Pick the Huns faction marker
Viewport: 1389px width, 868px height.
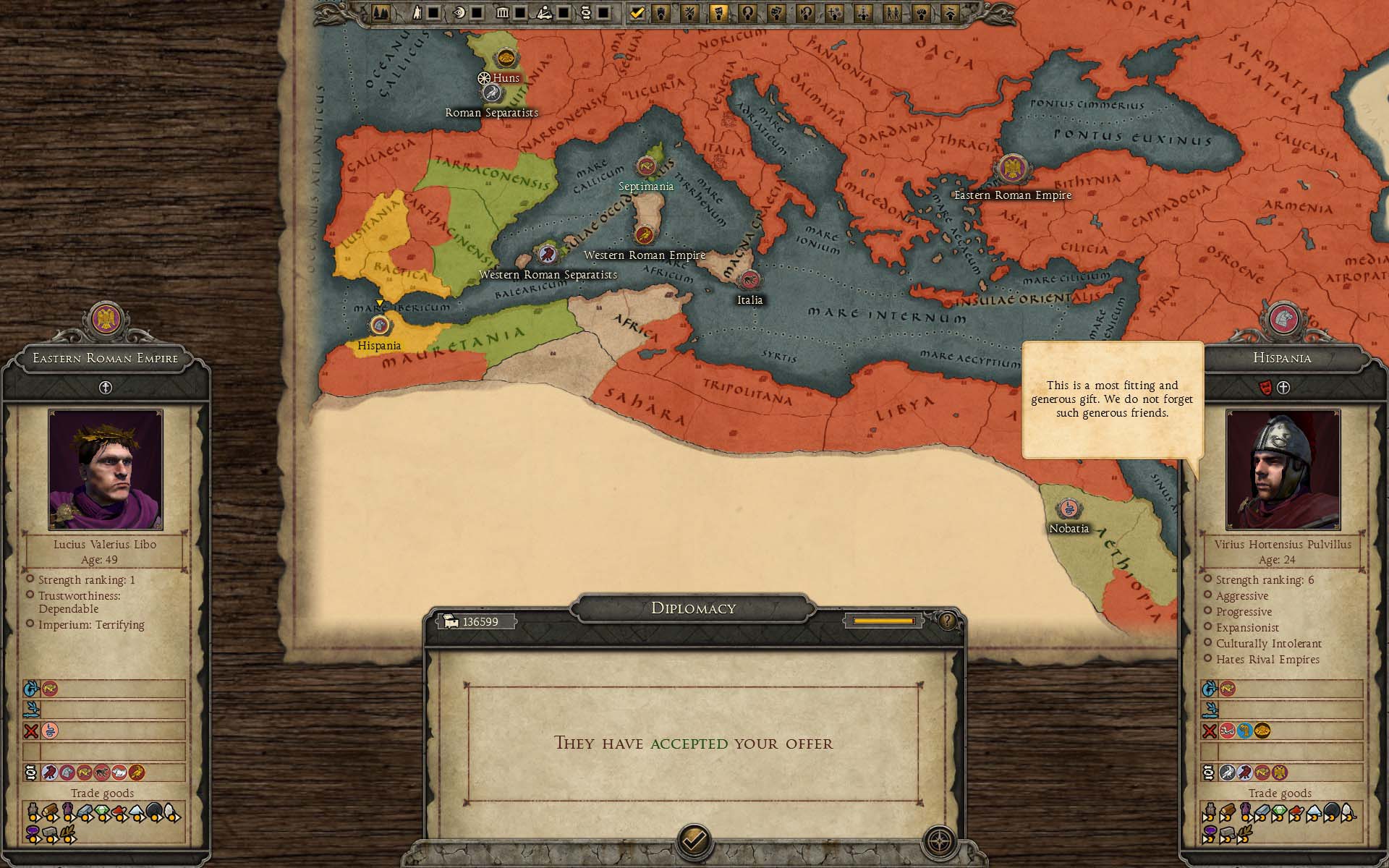point(505,58)
